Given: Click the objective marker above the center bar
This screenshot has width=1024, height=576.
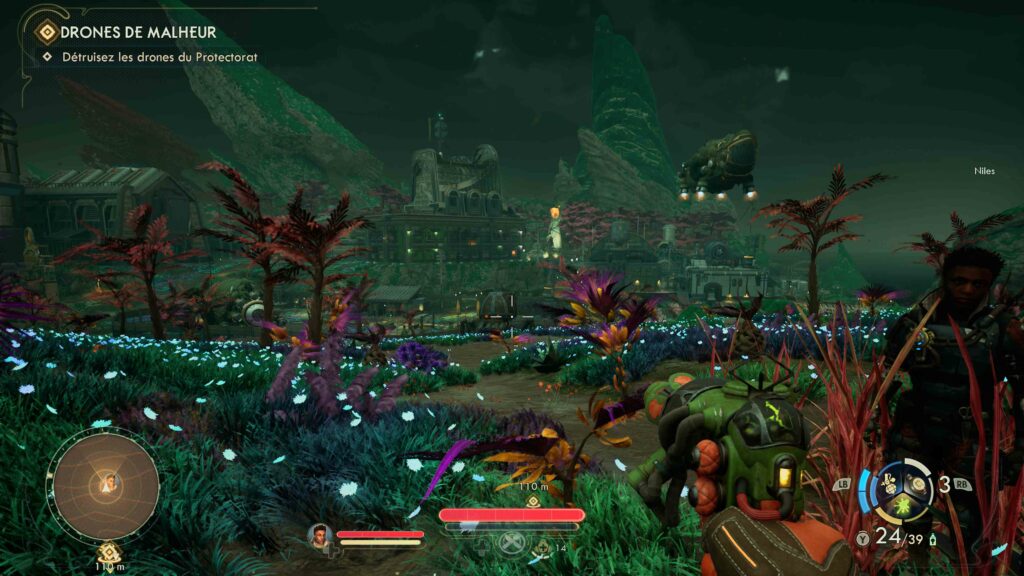Looking at the screenshot, I should [x=532, y=499].
